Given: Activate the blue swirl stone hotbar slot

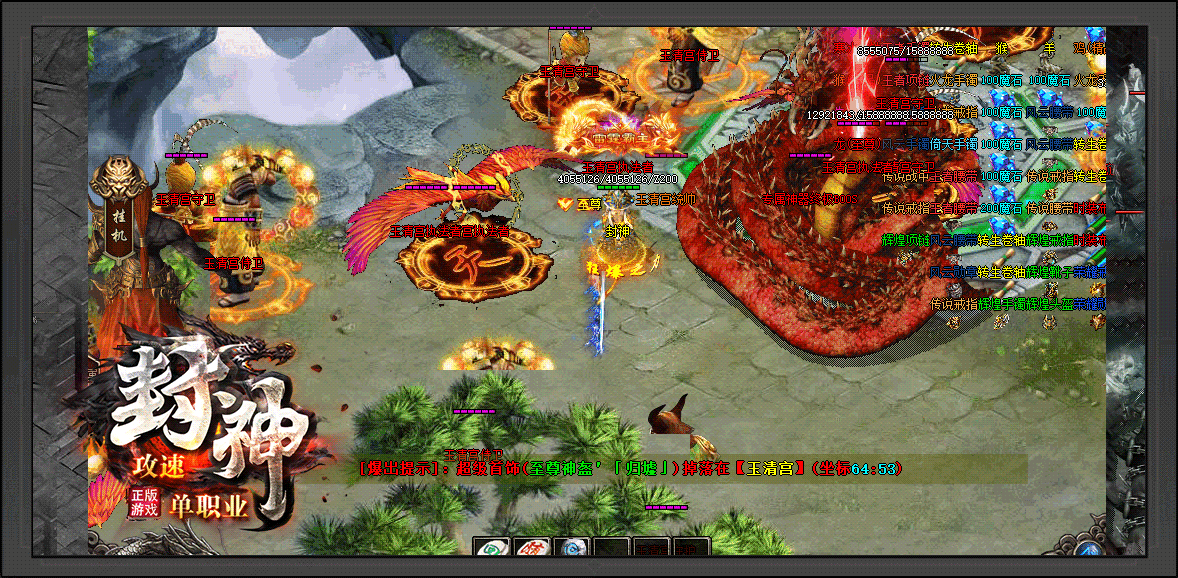Looking at the screenshot, I should [x=571, y=547].
